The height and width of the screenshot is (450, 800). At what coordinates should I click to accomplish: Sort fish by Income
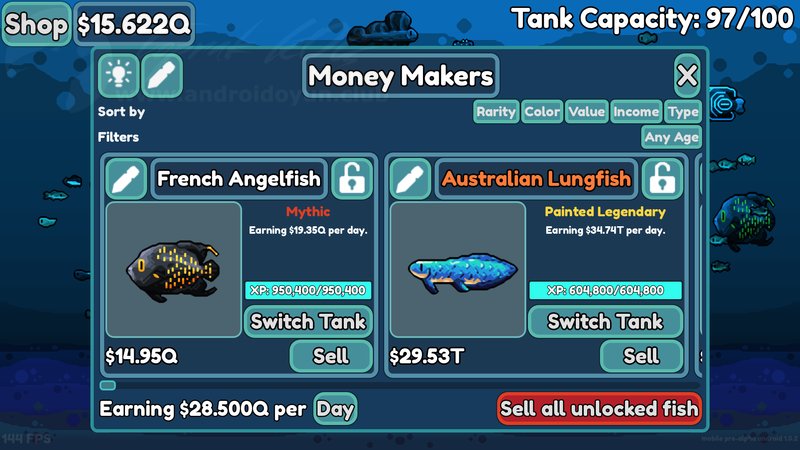pos(636,112)
